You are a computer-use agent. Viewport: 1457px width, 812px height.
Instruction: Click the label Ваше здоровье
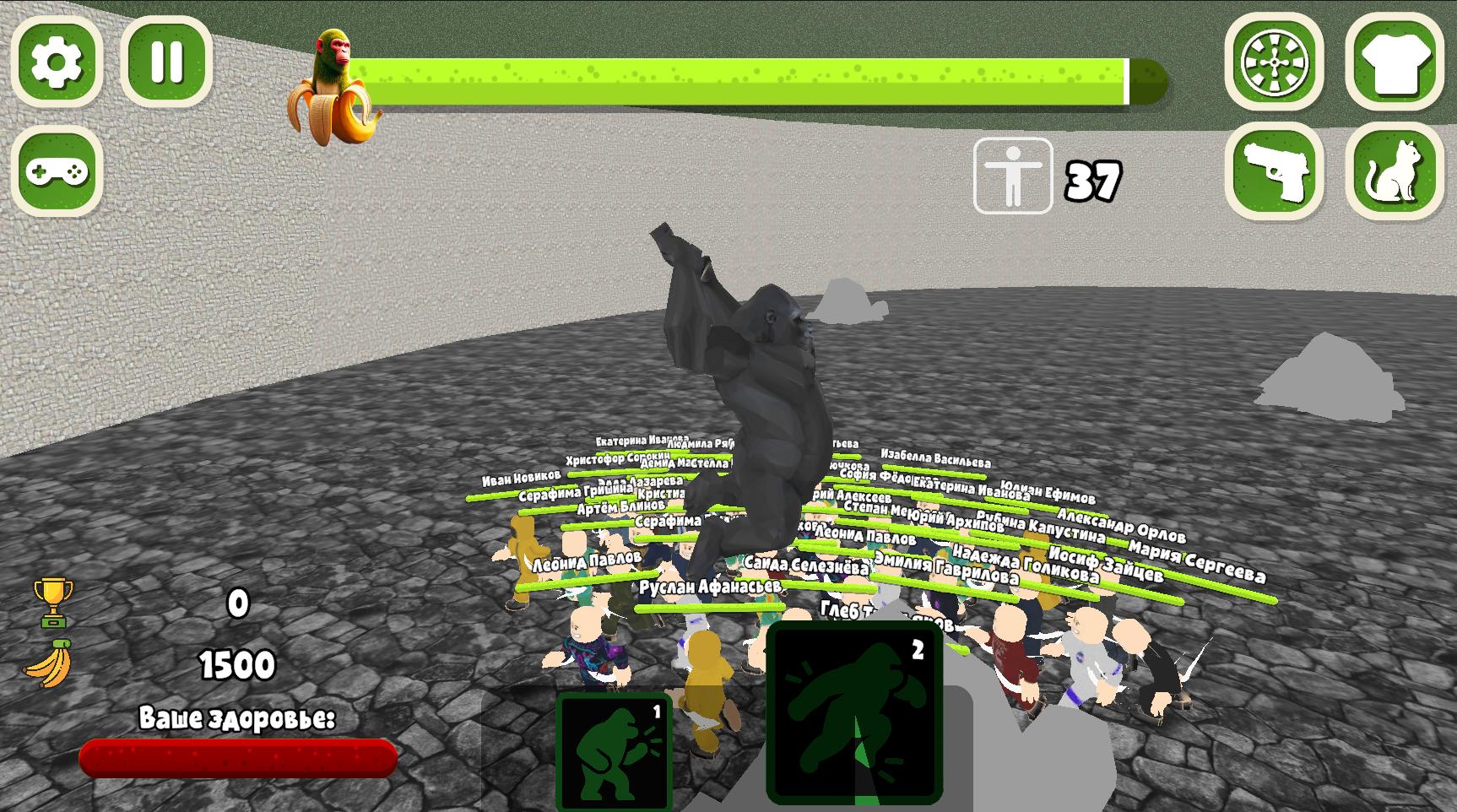click(236, 718)
